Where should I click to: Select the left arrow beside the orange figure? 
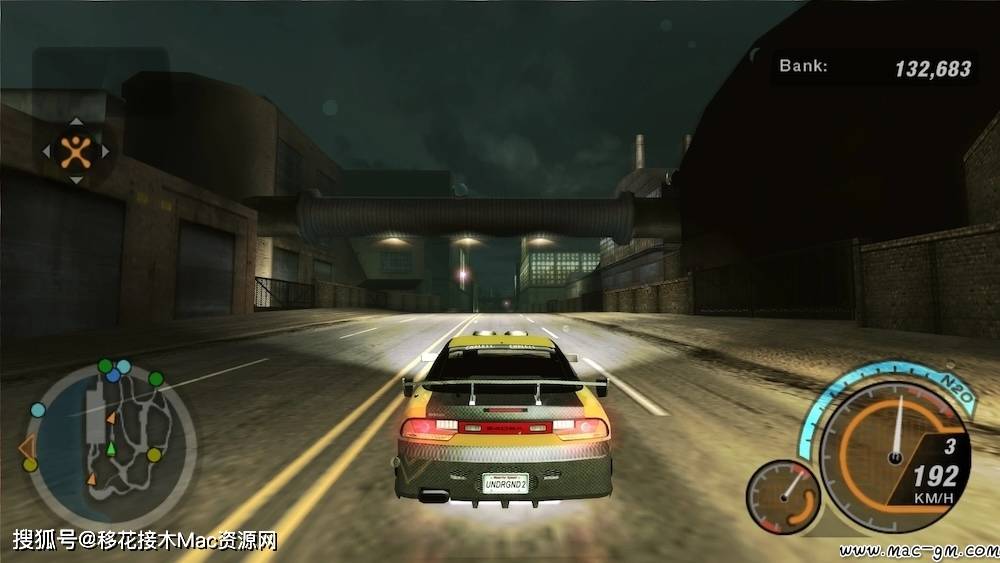pyautogui.click(x=46, y=153)
